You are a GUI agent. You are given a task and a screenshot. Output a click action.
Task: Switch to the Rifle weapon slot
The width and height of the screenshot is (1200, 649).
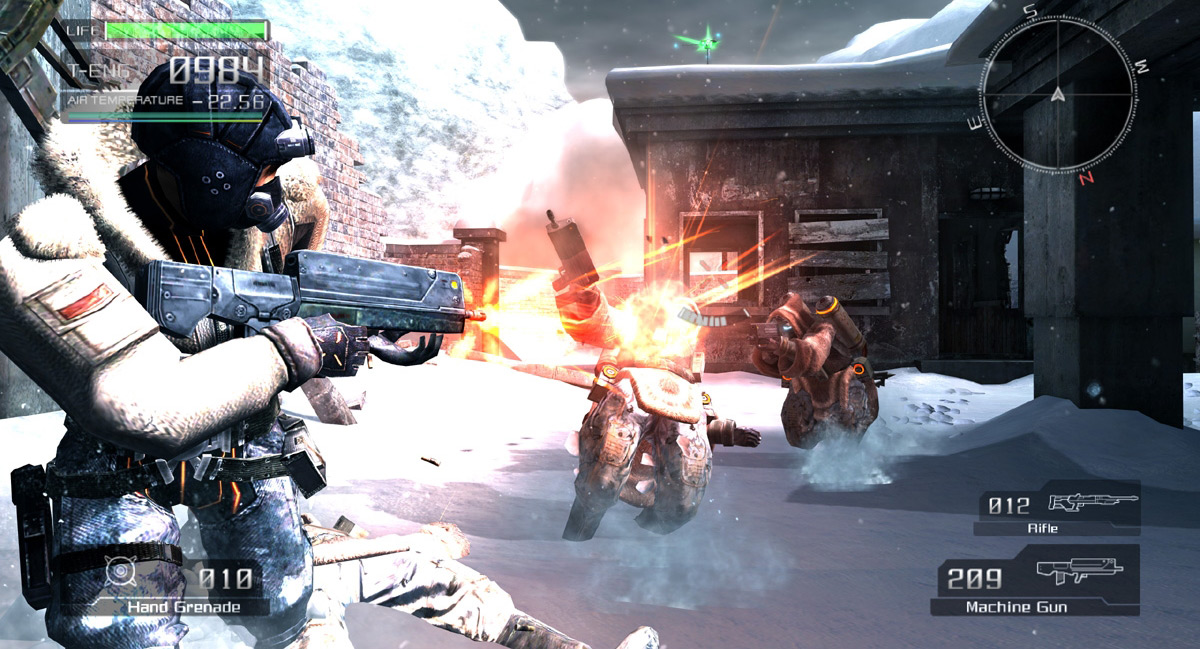point(1056,508)
